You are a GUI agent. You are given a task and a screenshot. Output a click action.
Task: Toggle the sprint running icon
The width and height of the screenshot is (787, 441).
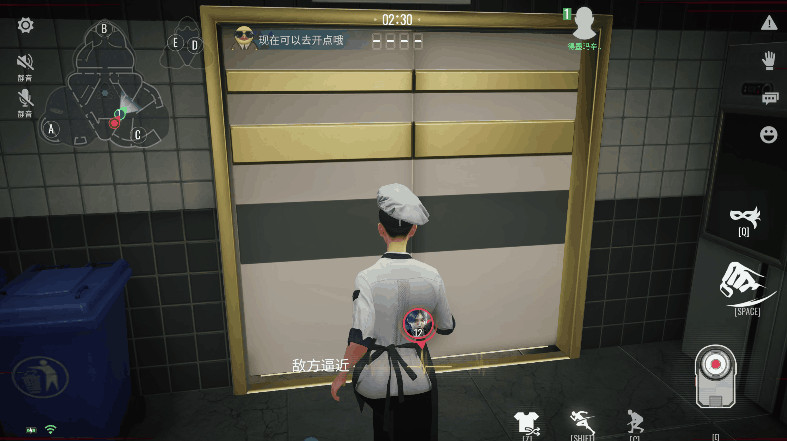[582, 422]
